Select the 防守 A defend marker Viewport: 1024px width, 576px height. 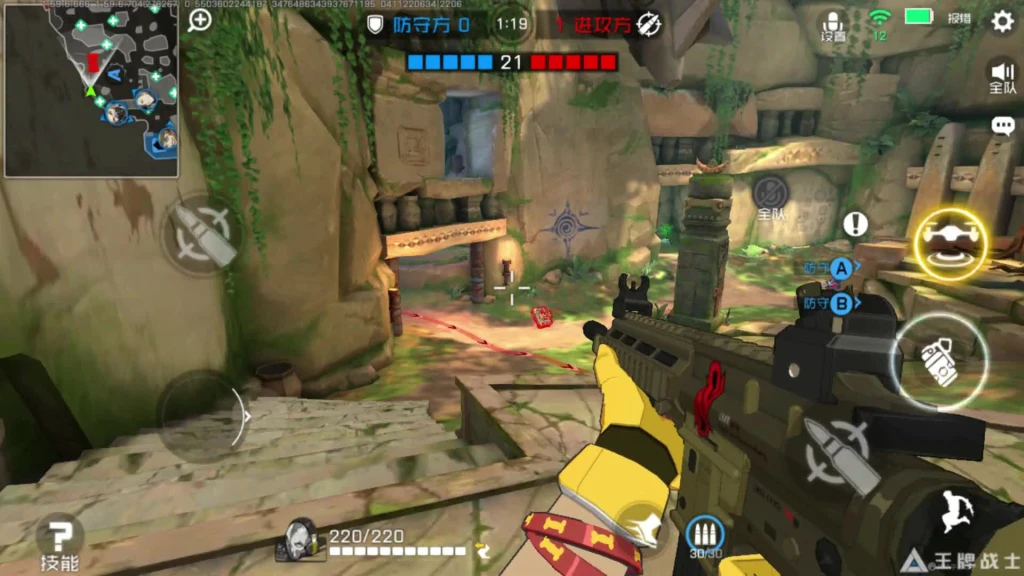841,268
